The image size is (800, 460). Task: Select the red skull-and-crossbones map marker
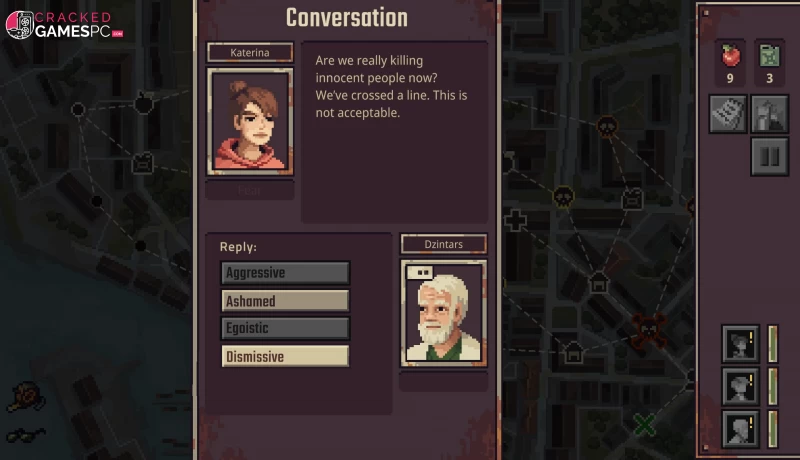pyautogui.click(x=648, y=326)
